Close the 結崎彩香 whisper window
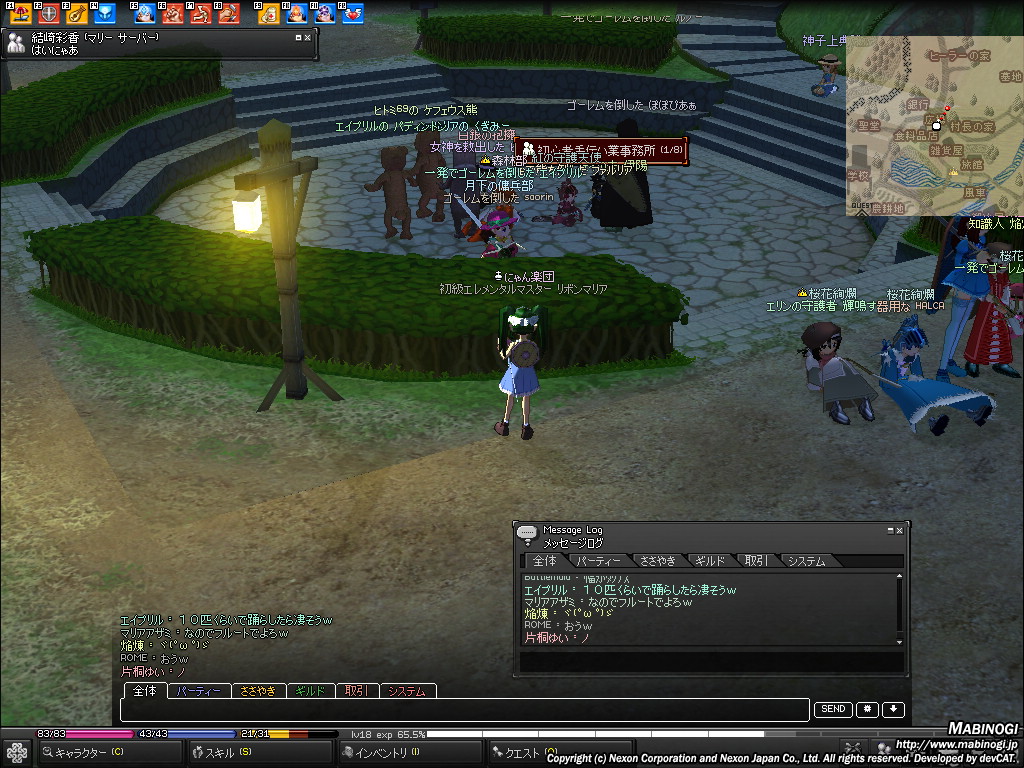The image size is (1024, 768). [308, 37]
